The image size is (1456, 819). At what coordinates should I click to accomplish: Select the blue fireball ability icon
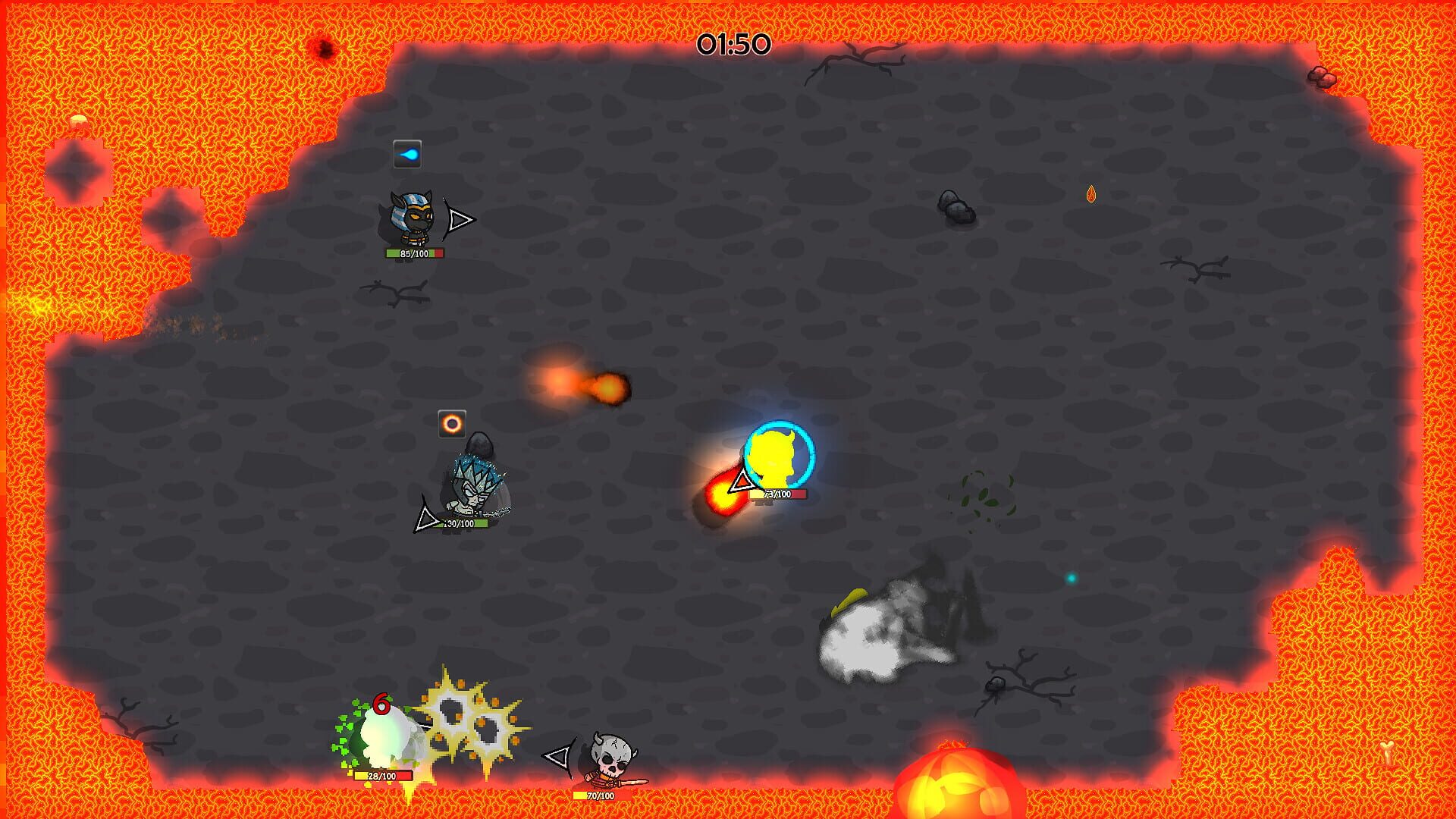coord(409,152)
